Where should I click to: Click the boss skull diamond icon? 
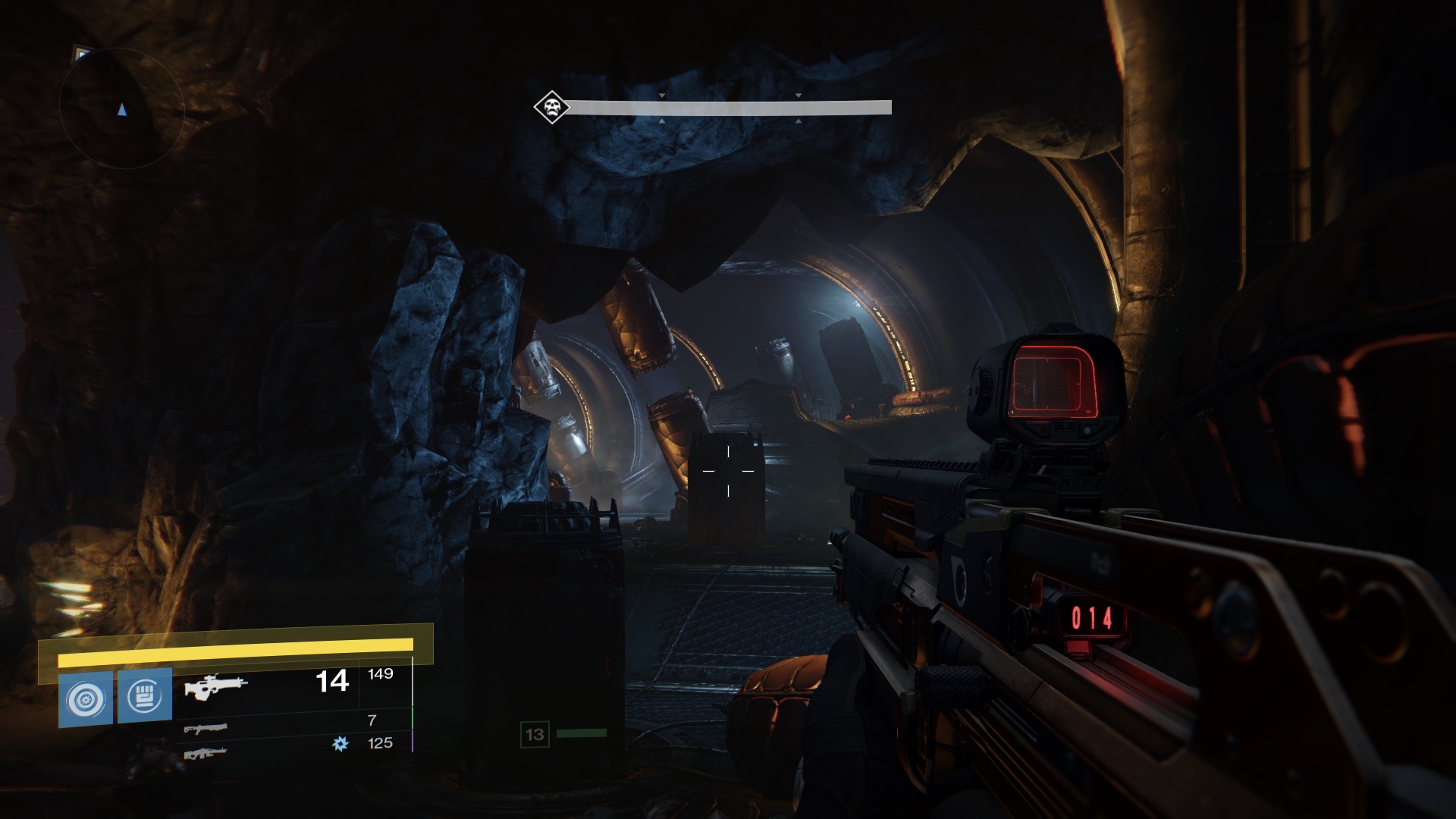(552, 107)
